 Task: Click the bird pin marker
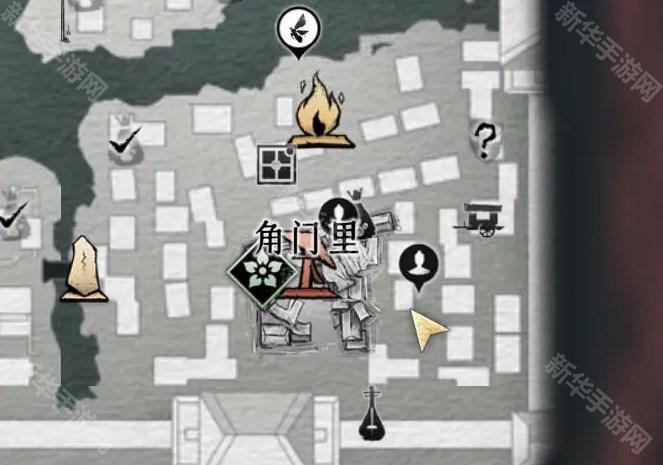pos(297,27)
